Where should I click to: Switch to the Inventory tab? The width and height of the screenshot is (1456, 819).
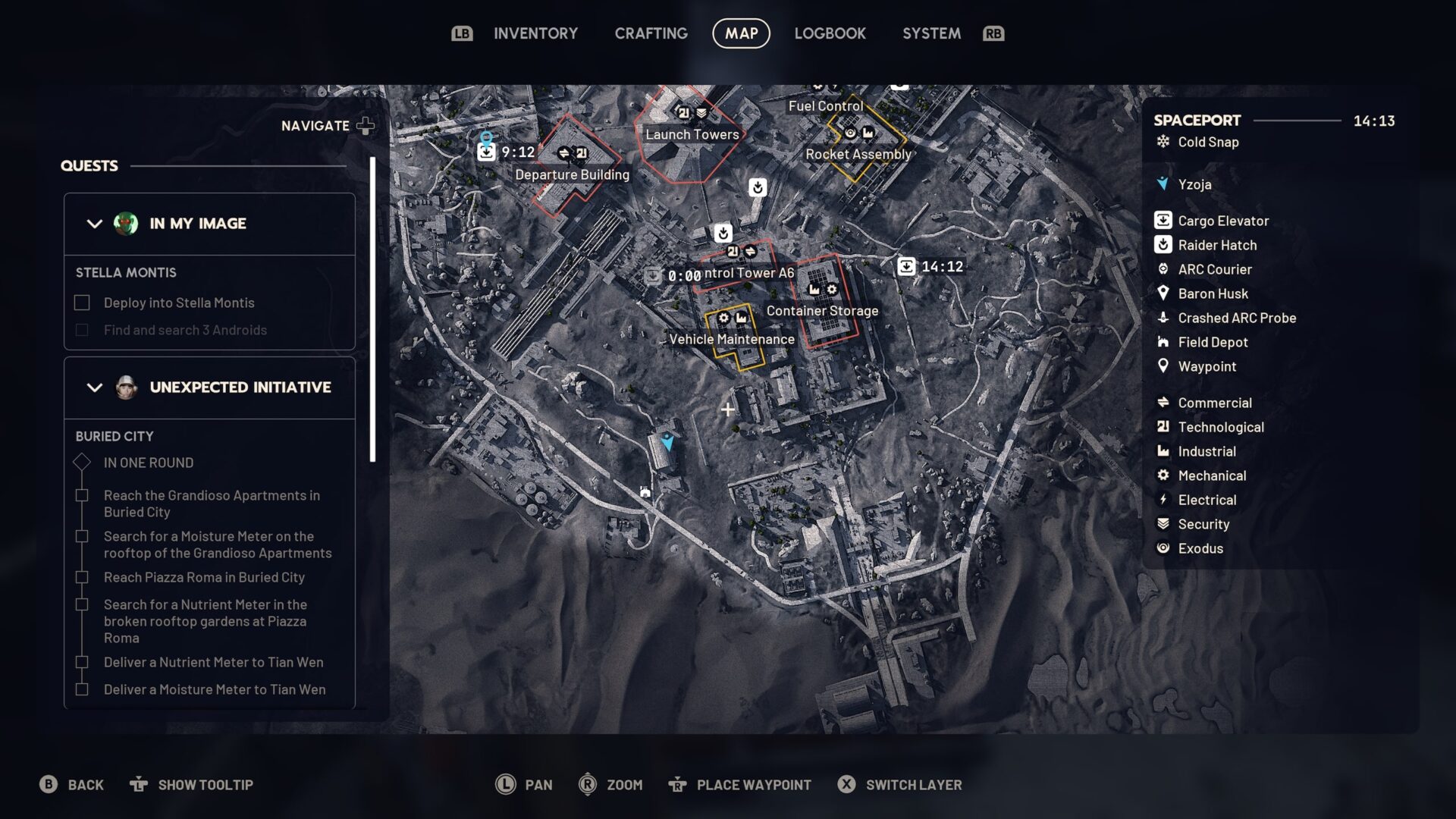(x=535, y=33)
